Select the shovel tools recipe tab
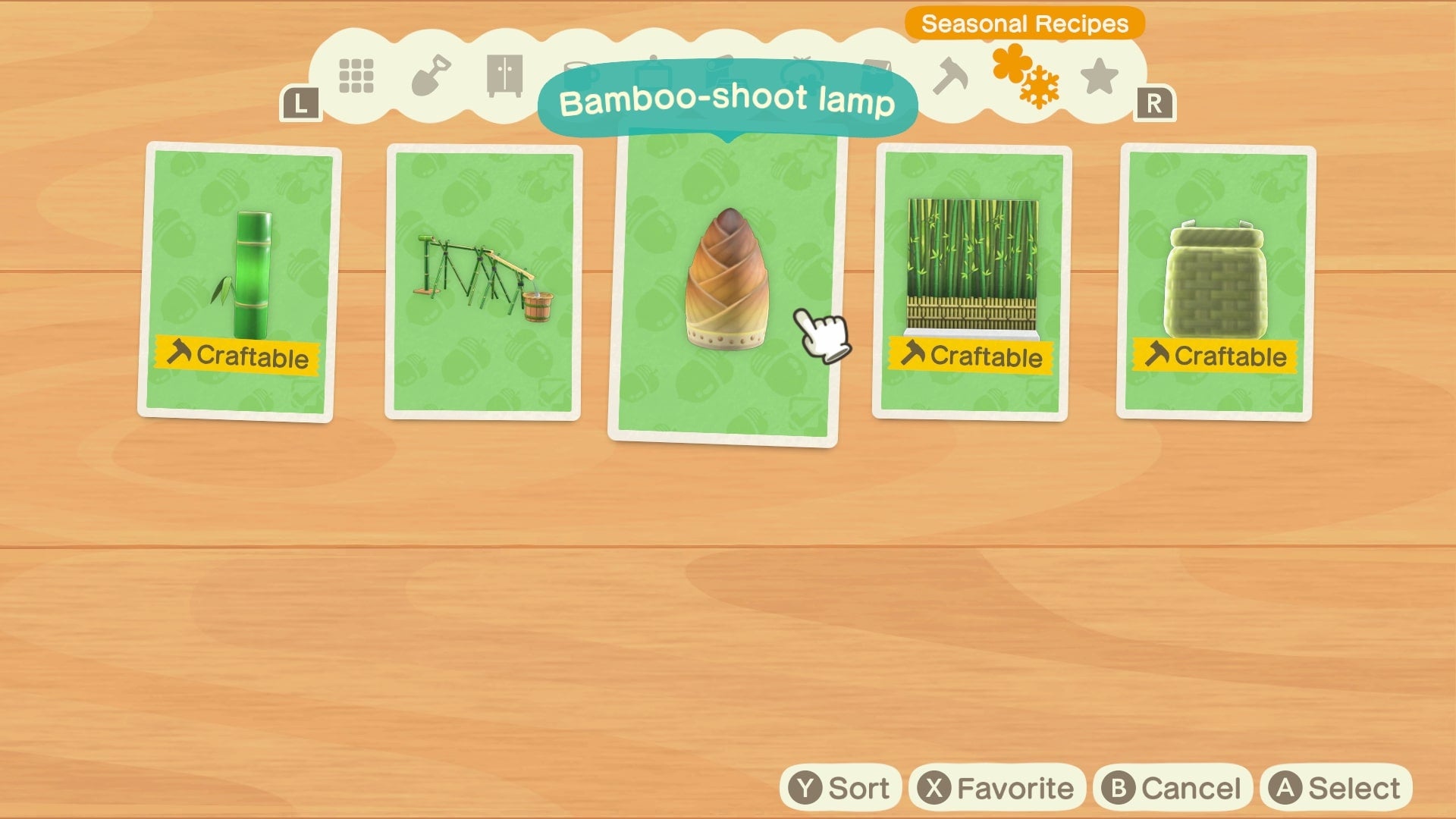Screen dimensions: 1456x819 (432, 76)
